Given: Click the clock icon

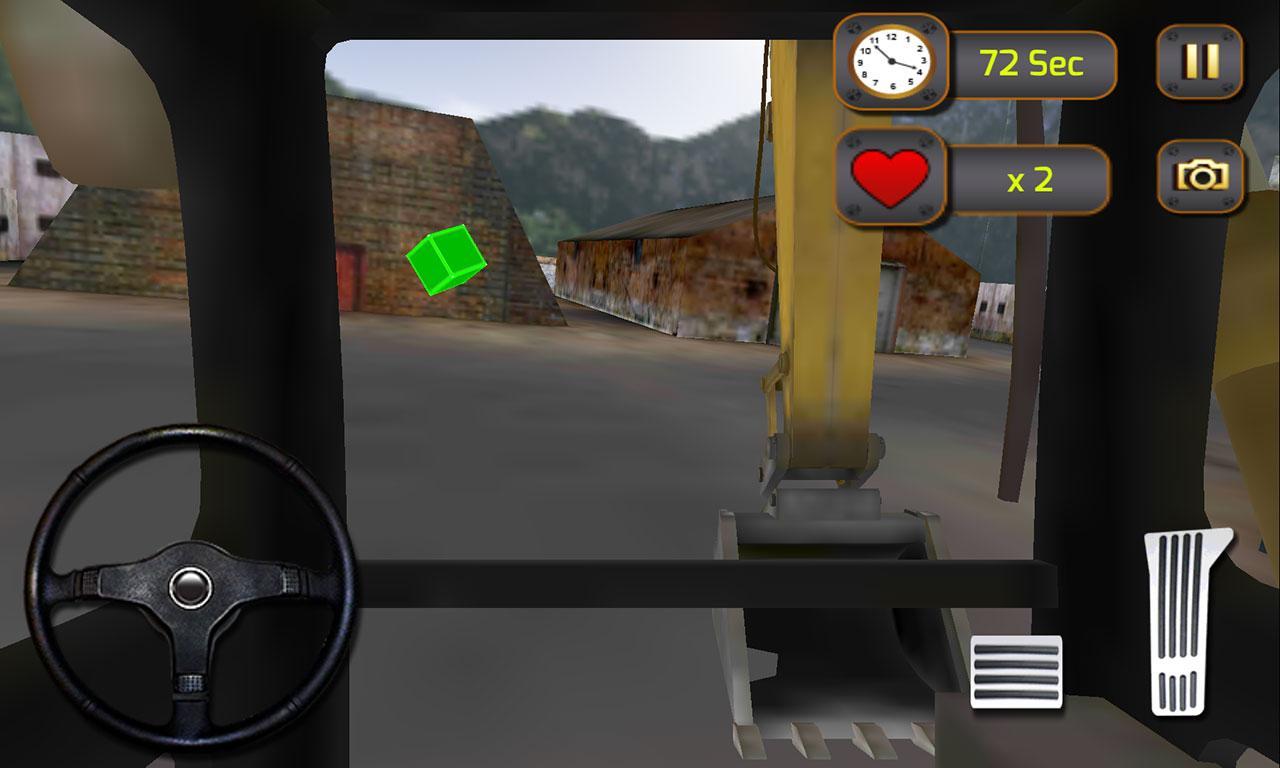Looking at the screenshot, I should pyautogui.click(x=890, y=60).
